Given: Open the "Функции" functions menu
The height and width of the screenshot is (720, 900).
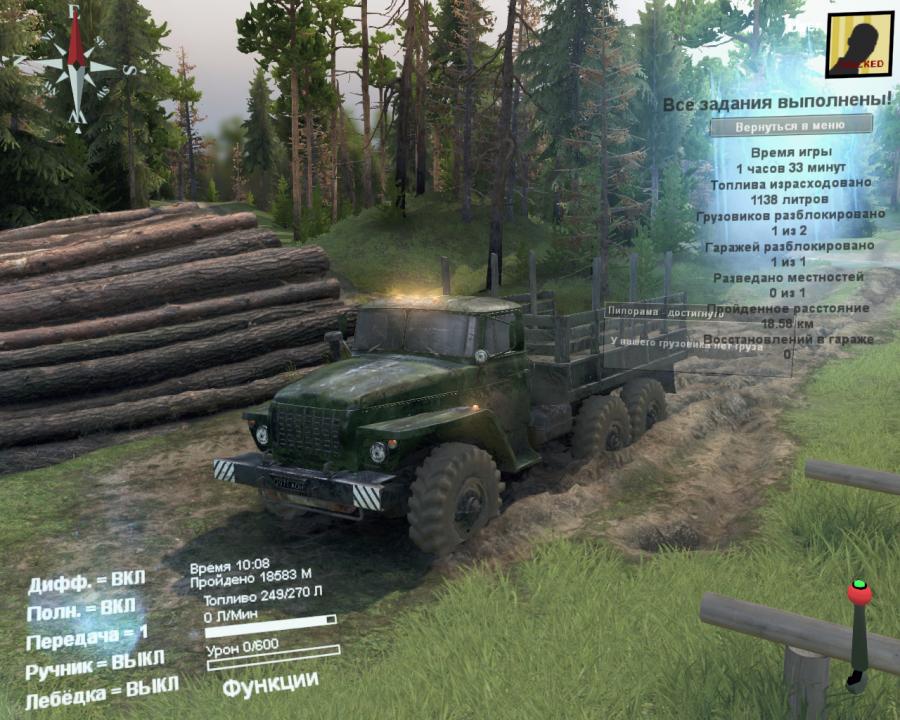Looking at the screenshot, I should 270,685.
